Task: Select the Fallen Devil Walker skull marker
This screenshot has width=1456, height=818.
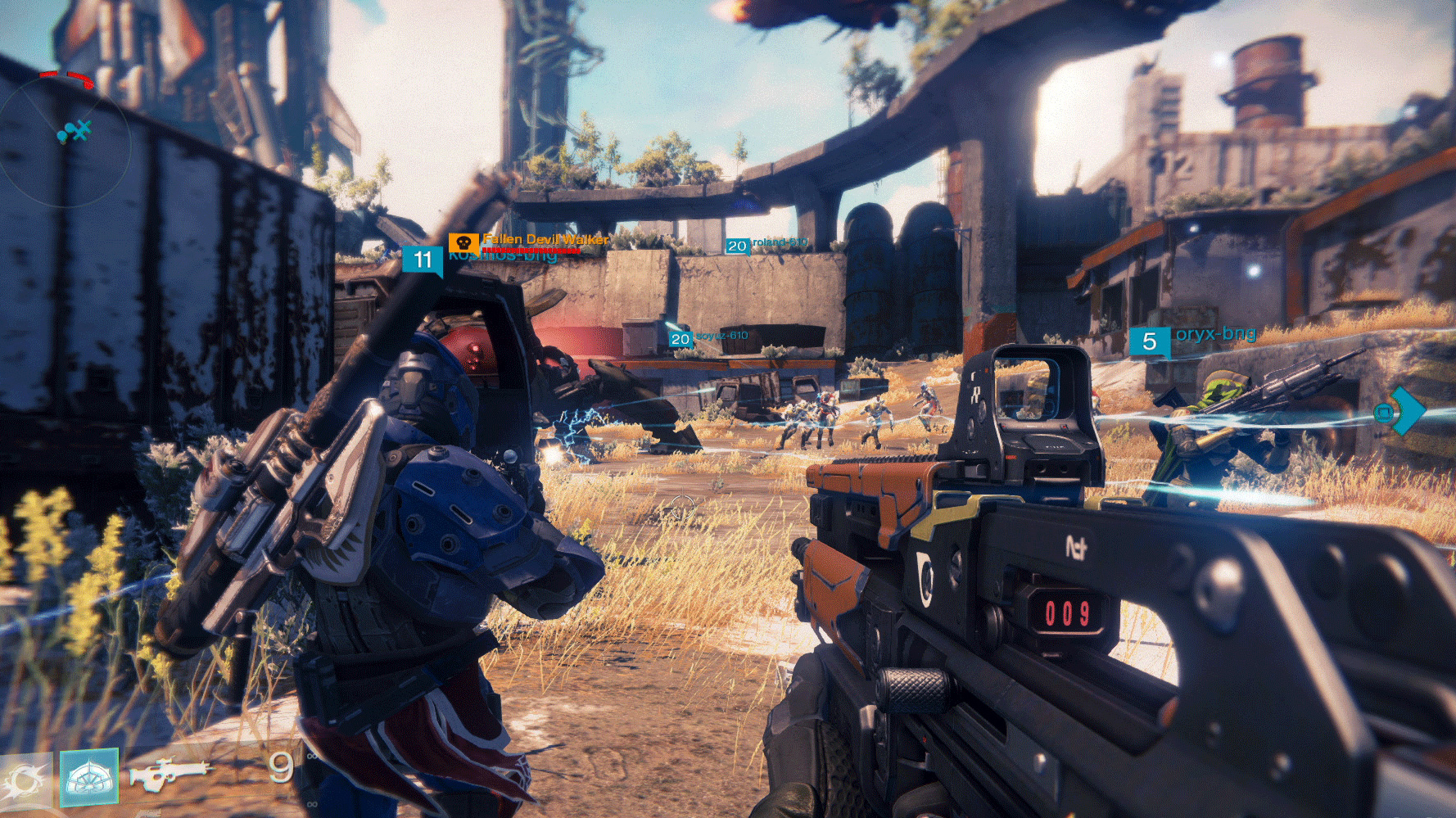Action: 463,243
